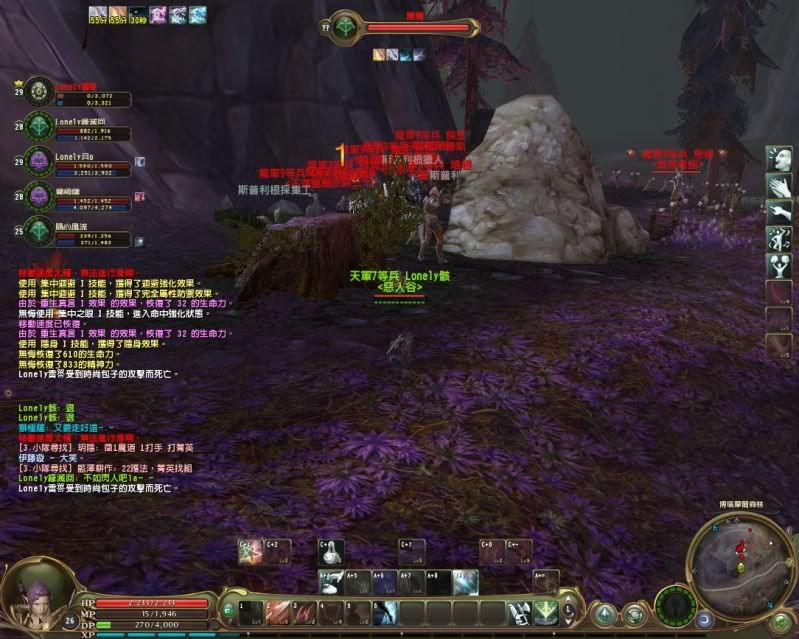This screenshot has height=639, width=799.
Task: Activate quickbar slot numbered 1
Action: click(251, 612)
